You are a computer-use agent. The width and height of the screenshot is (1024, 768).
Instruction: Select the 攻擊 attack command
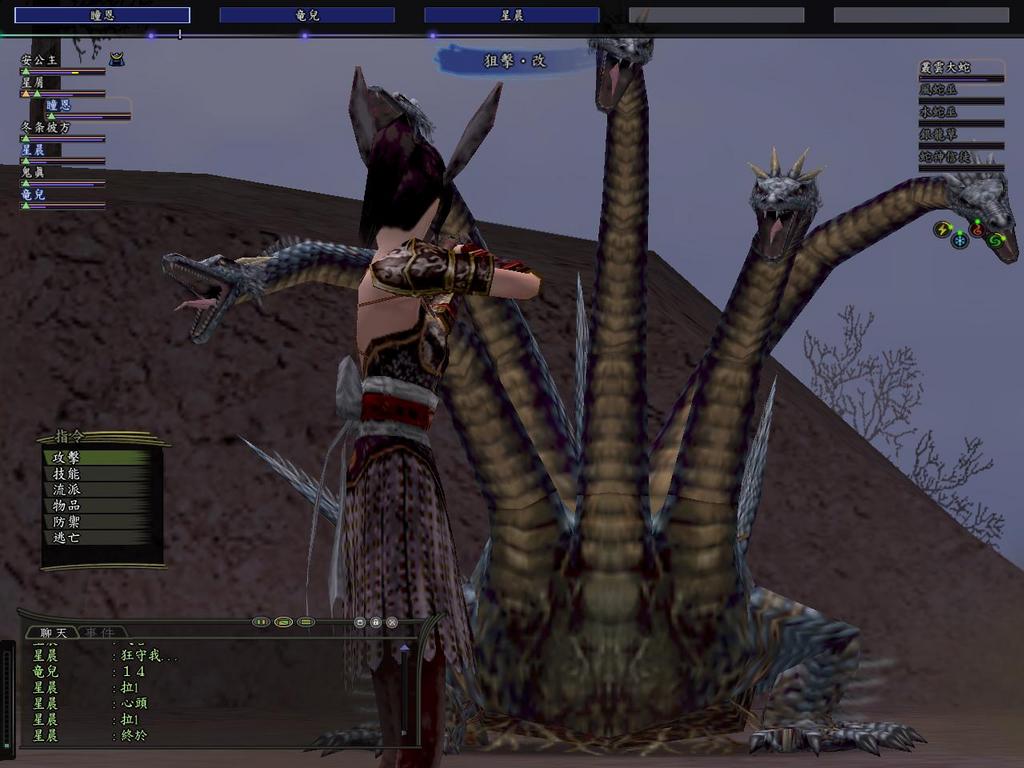[67, 457]
